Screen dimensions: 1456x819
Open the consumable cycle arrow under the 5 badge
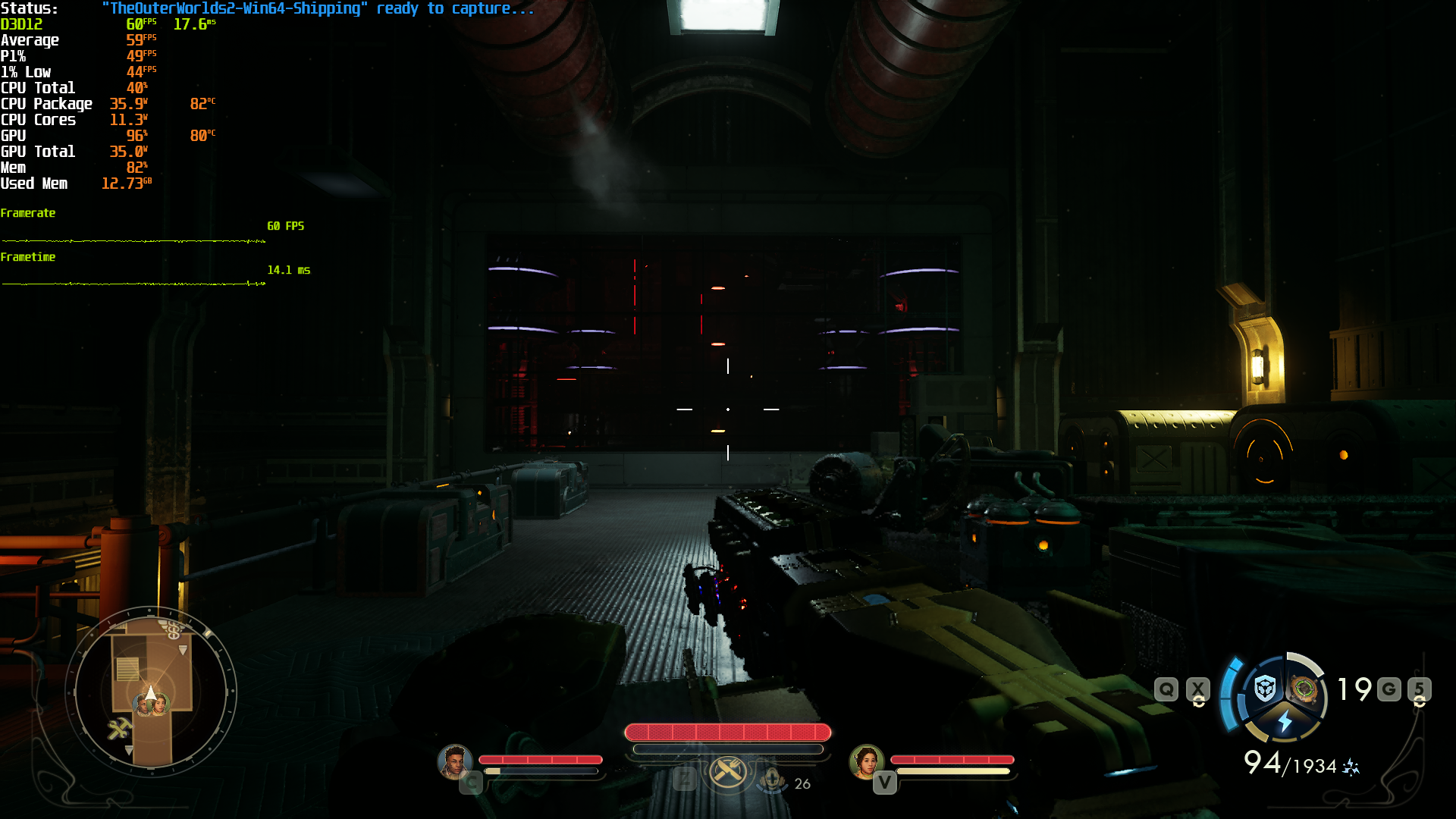click(x=1420, y=704)
